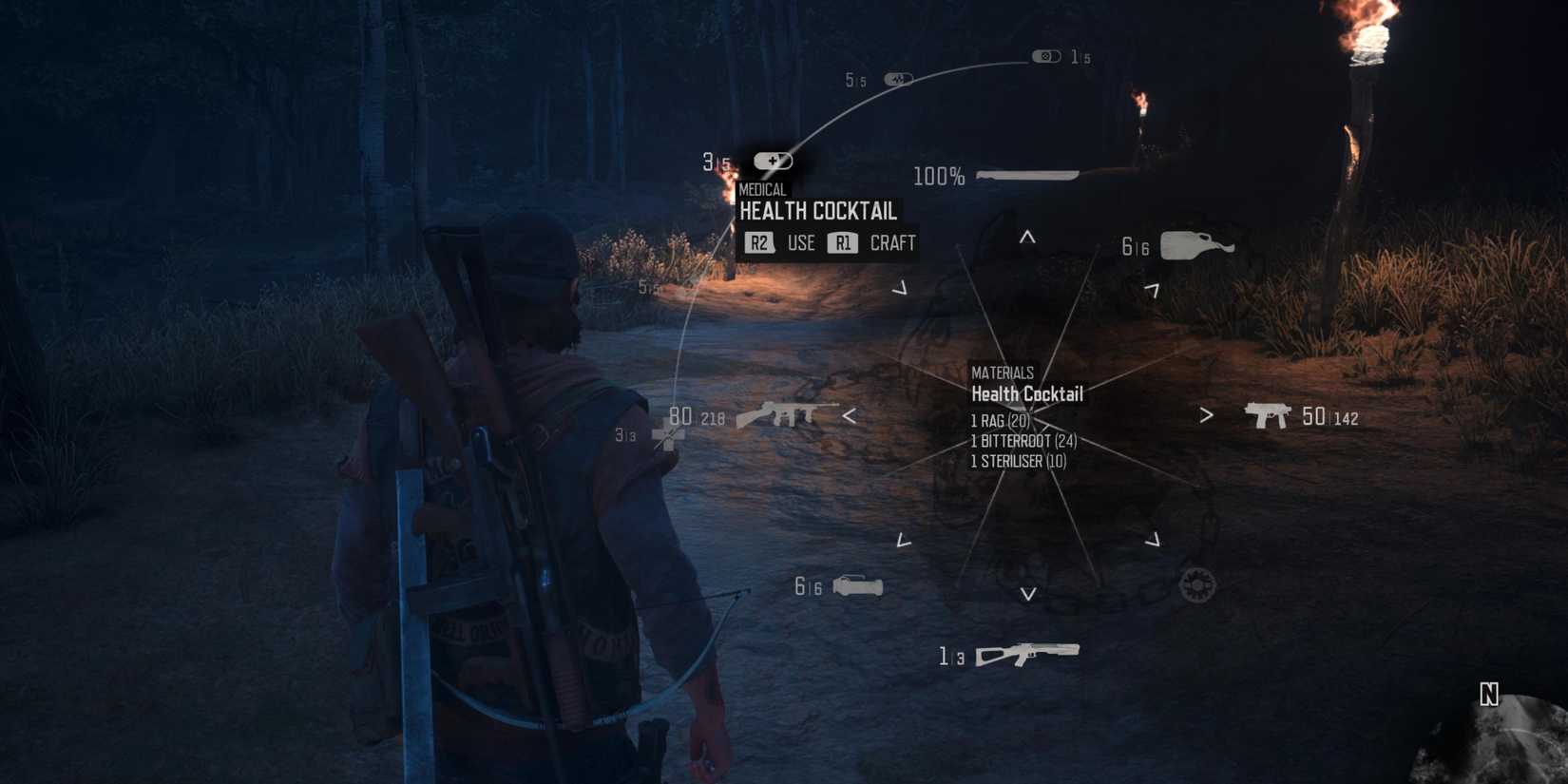Select the rifle with 80|218 ammo
The width and height of the screenshot is (1568, 784).
[788, 415]
